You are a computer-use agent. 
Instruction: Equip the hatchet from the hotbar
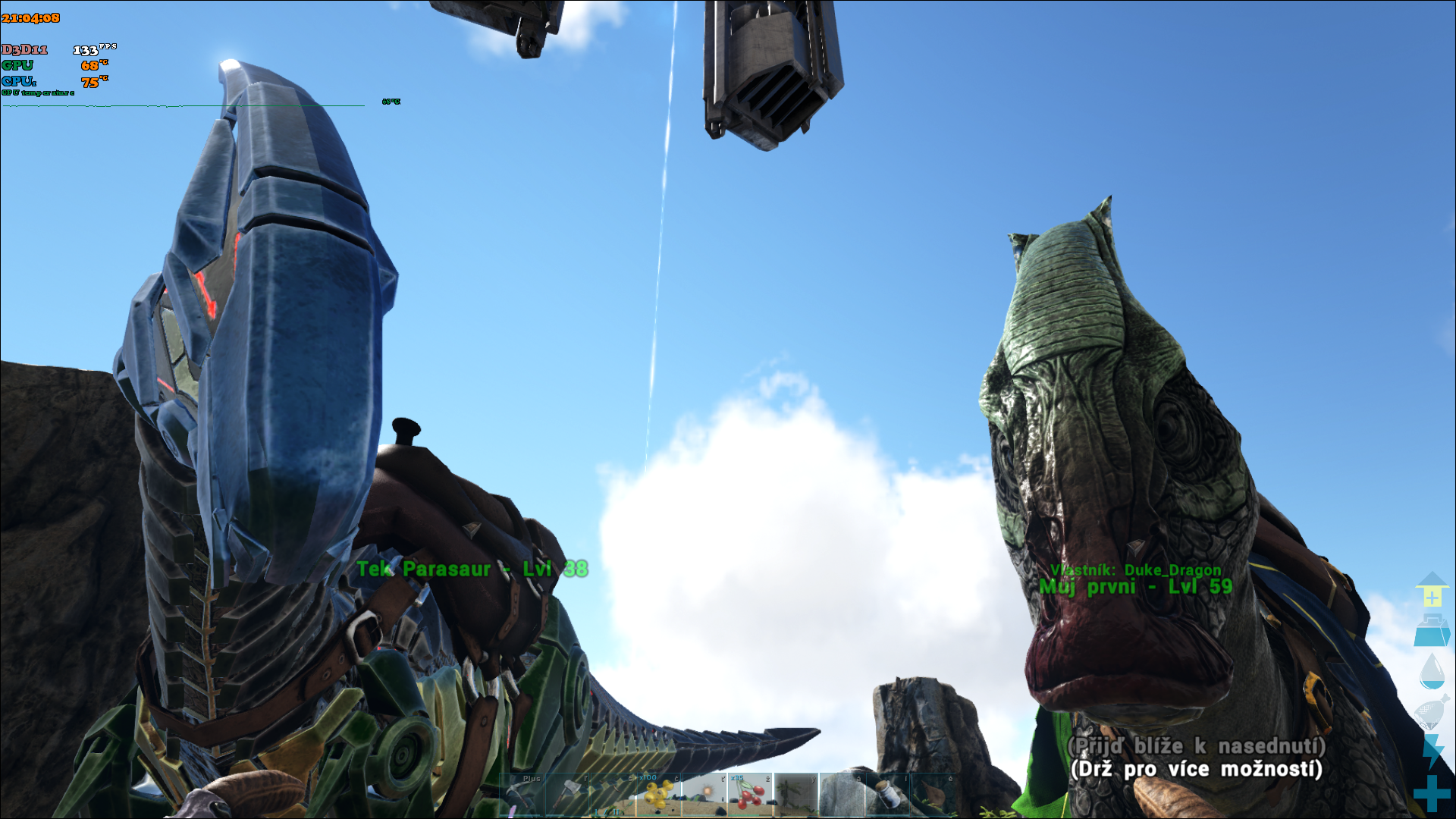click(x=568, y=795)
